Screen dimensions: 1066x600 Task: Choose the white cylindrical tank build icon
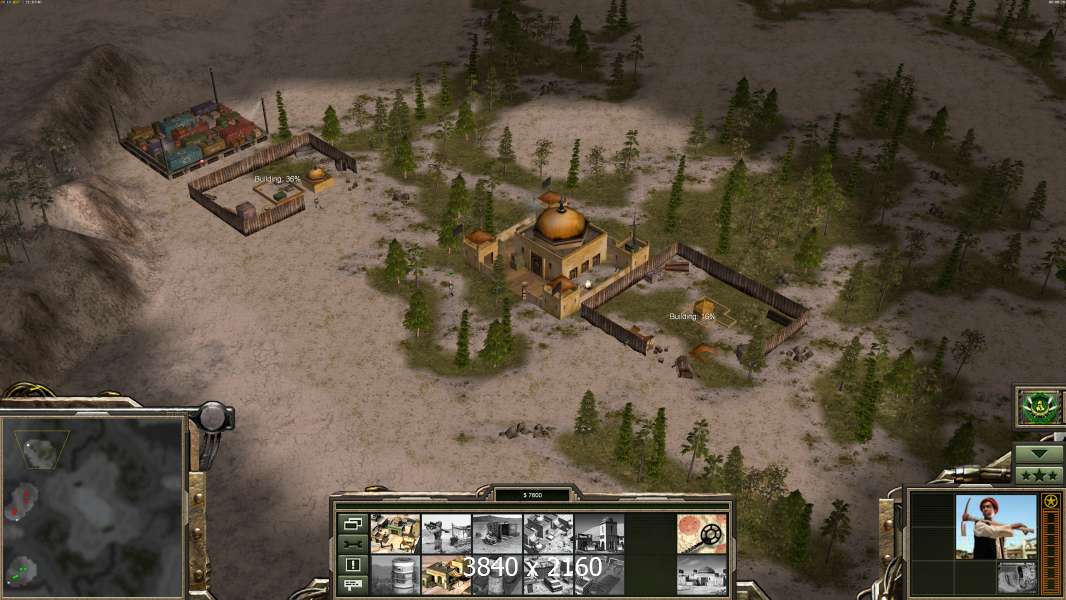pos(395,575)
